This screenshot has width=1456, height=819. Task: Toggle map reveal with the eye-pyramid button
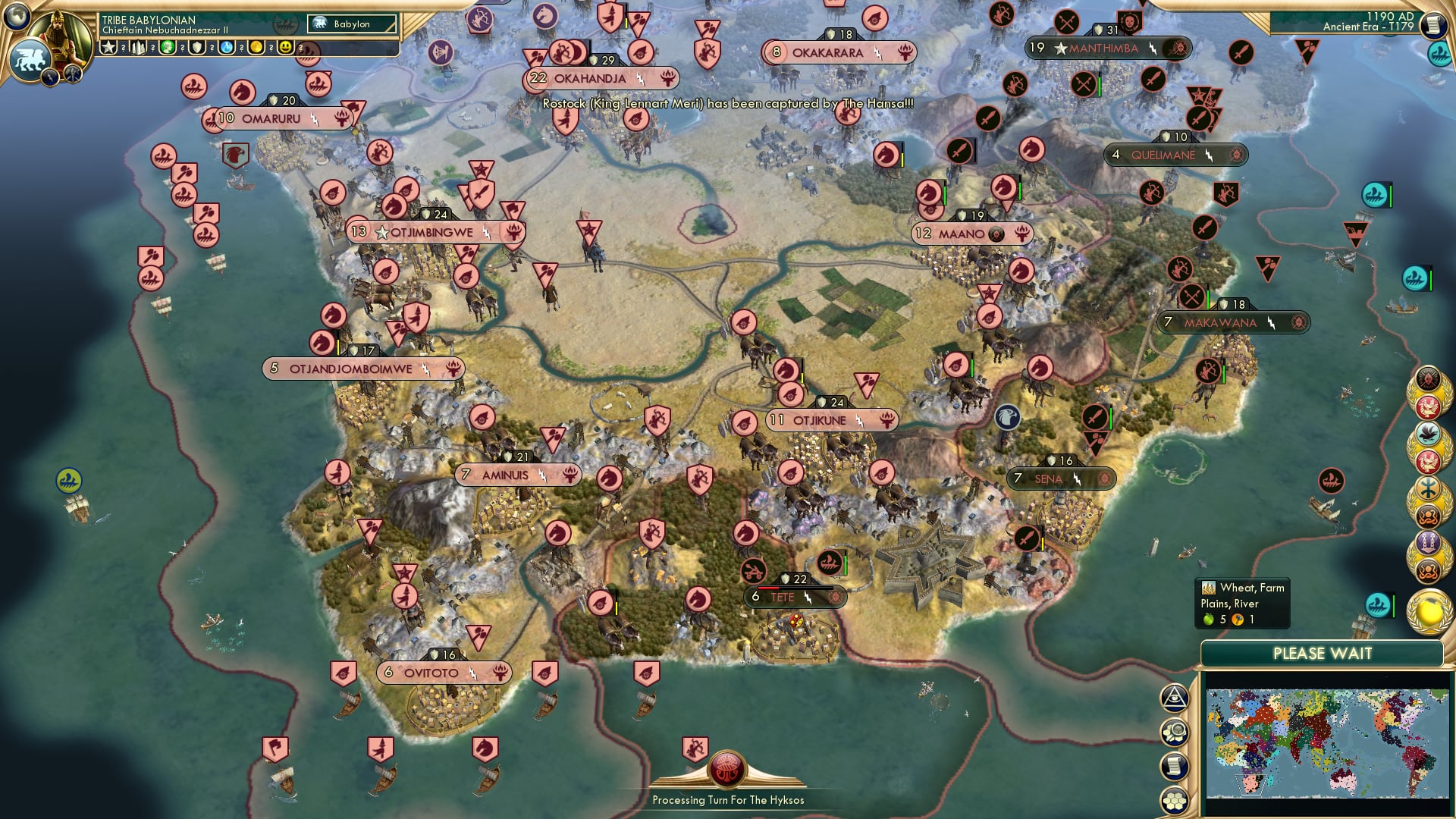pyautogui.click(x=1174, y=699)
